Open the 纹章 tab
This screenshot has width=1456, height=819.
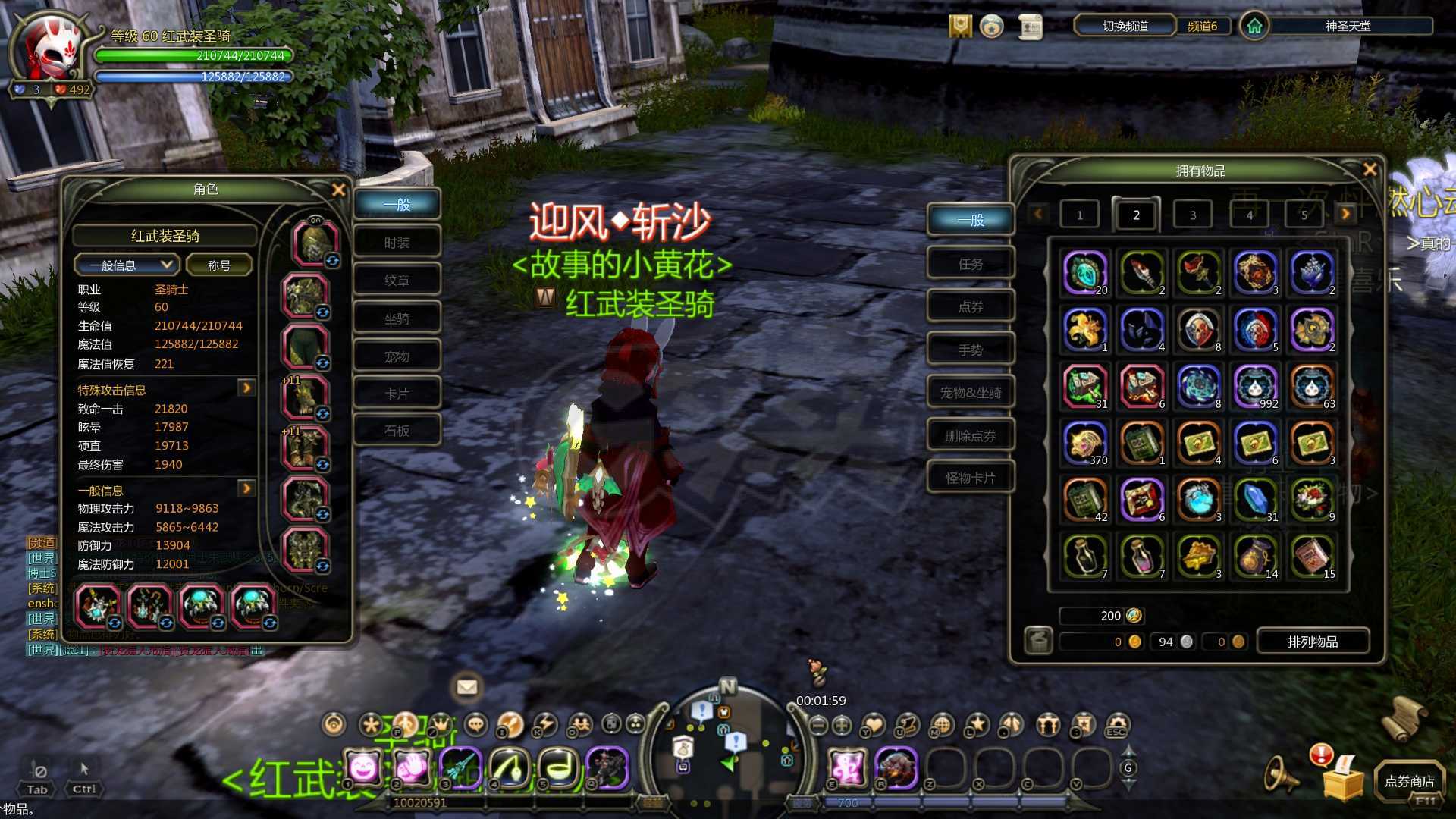point(397,281)
